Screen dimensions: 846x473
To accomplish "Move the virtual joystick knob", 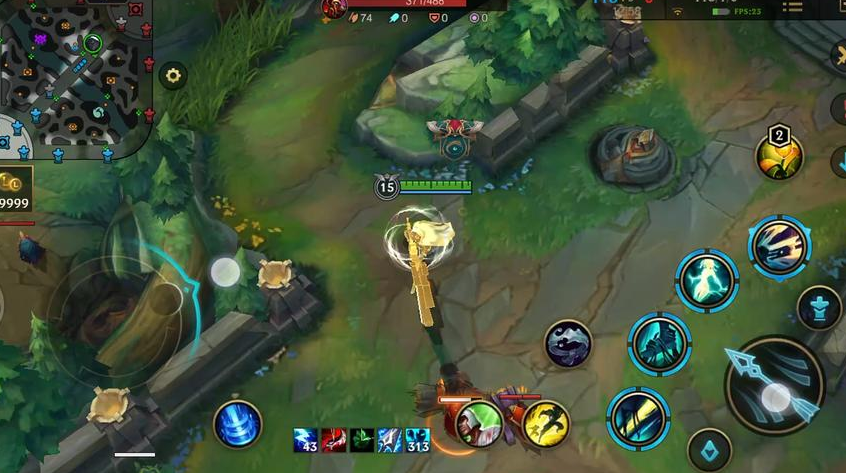I will tap(225, 272).
